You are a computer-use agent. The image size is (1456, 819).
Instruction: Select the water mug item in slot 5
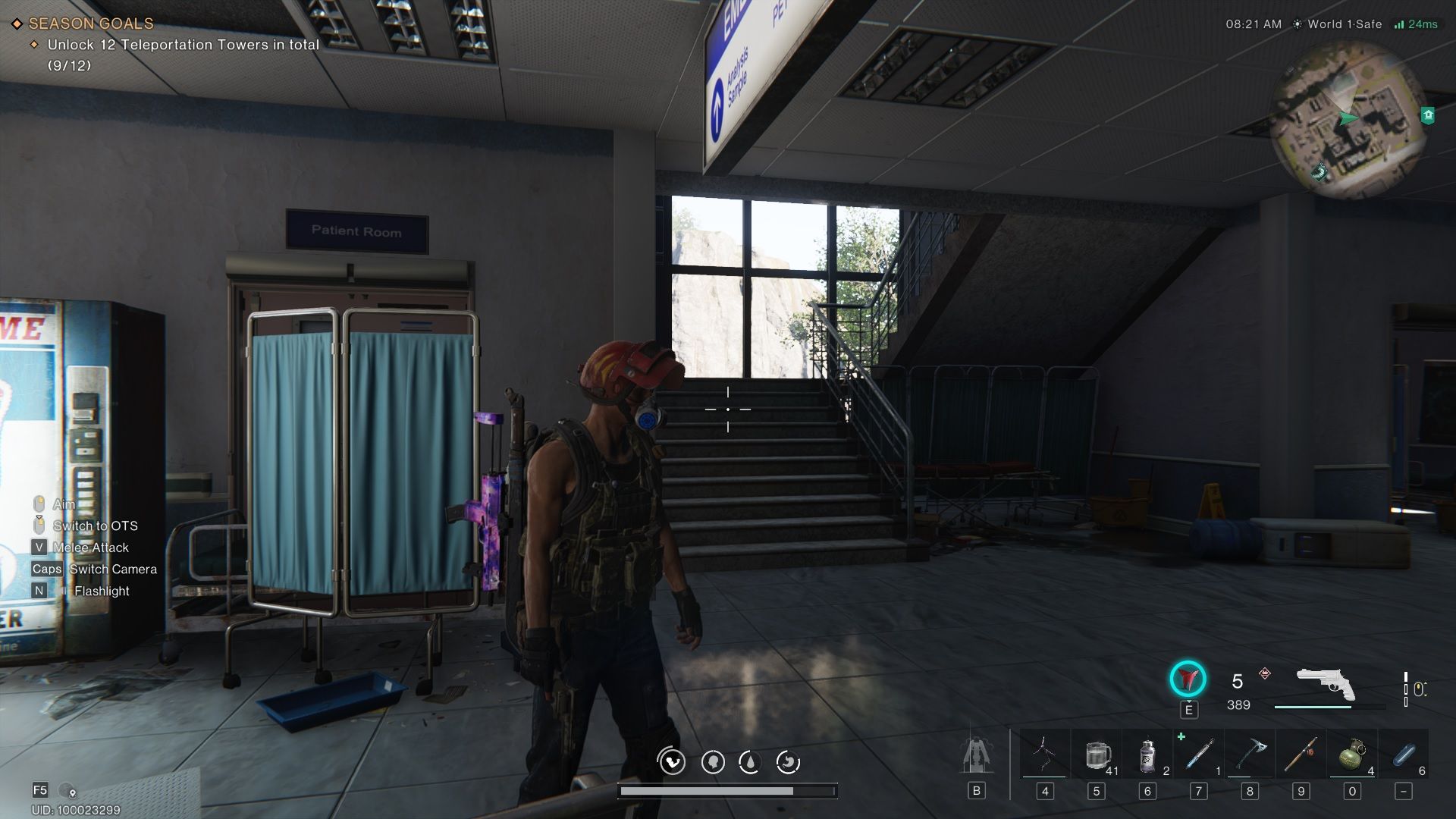[x=1096, y=753]
